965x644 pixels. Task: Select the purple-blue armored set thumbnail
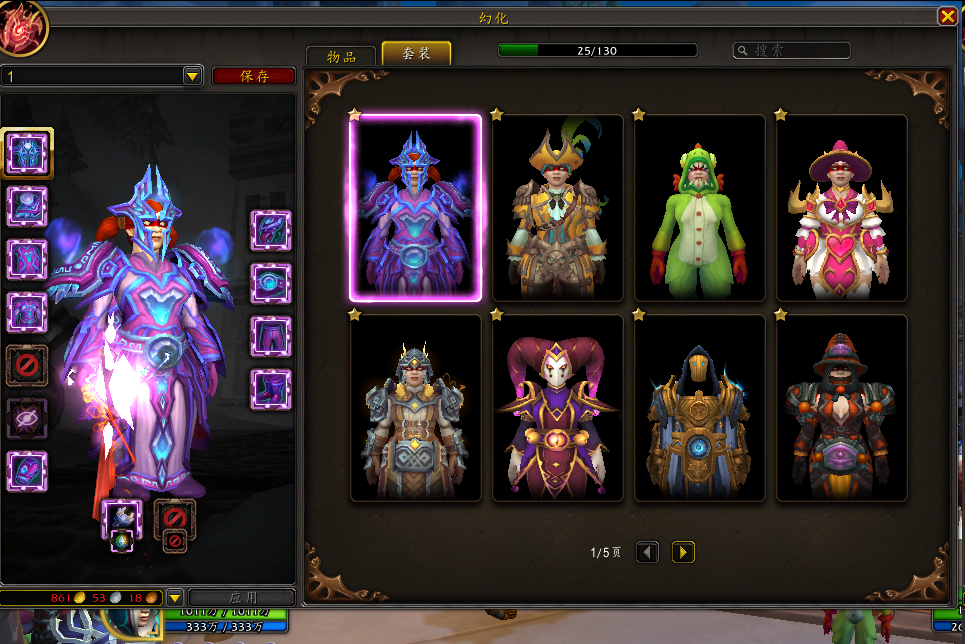(x=415, y=207)
